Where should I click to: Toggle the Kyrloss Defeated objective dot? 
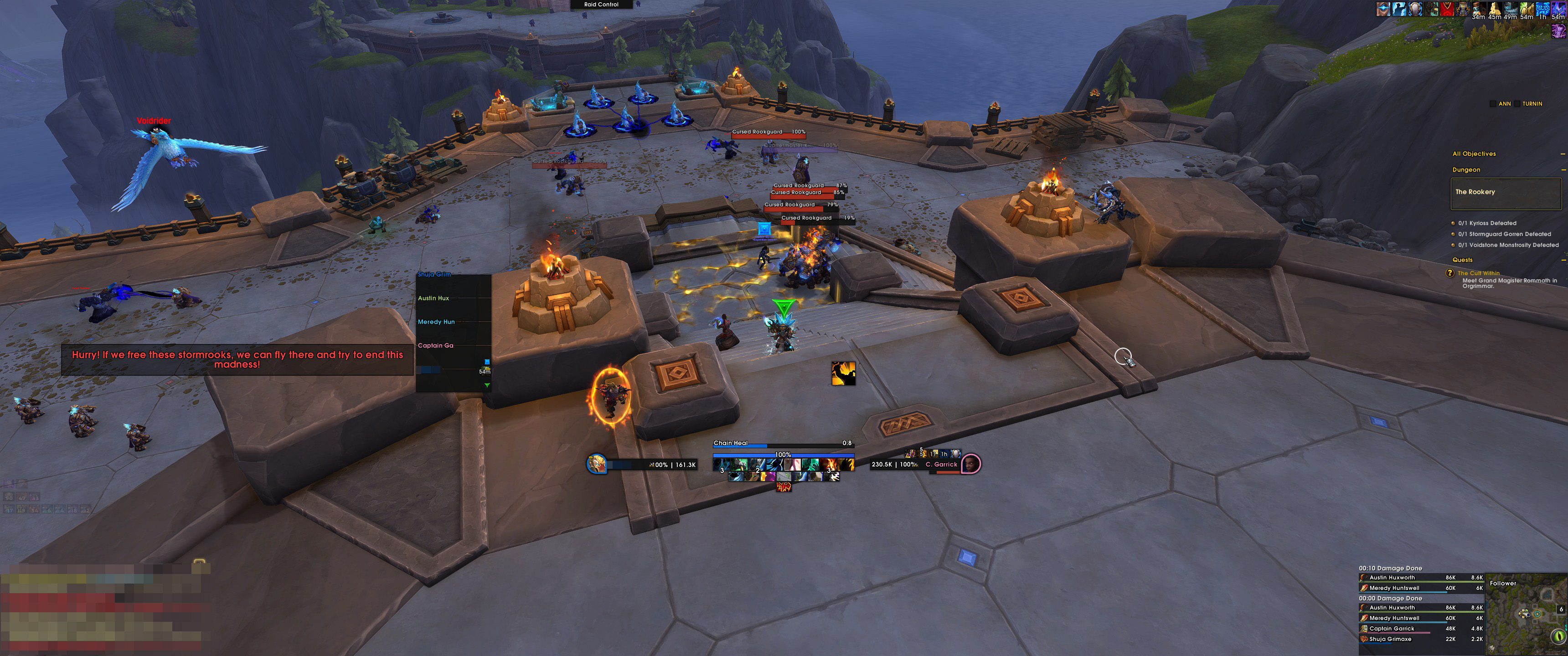point(1454,223)
